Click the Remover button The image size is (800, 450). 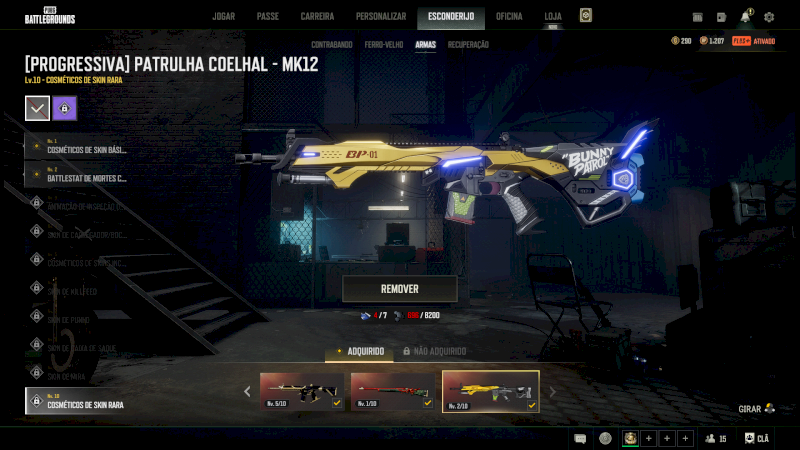[x=400, y=289]
